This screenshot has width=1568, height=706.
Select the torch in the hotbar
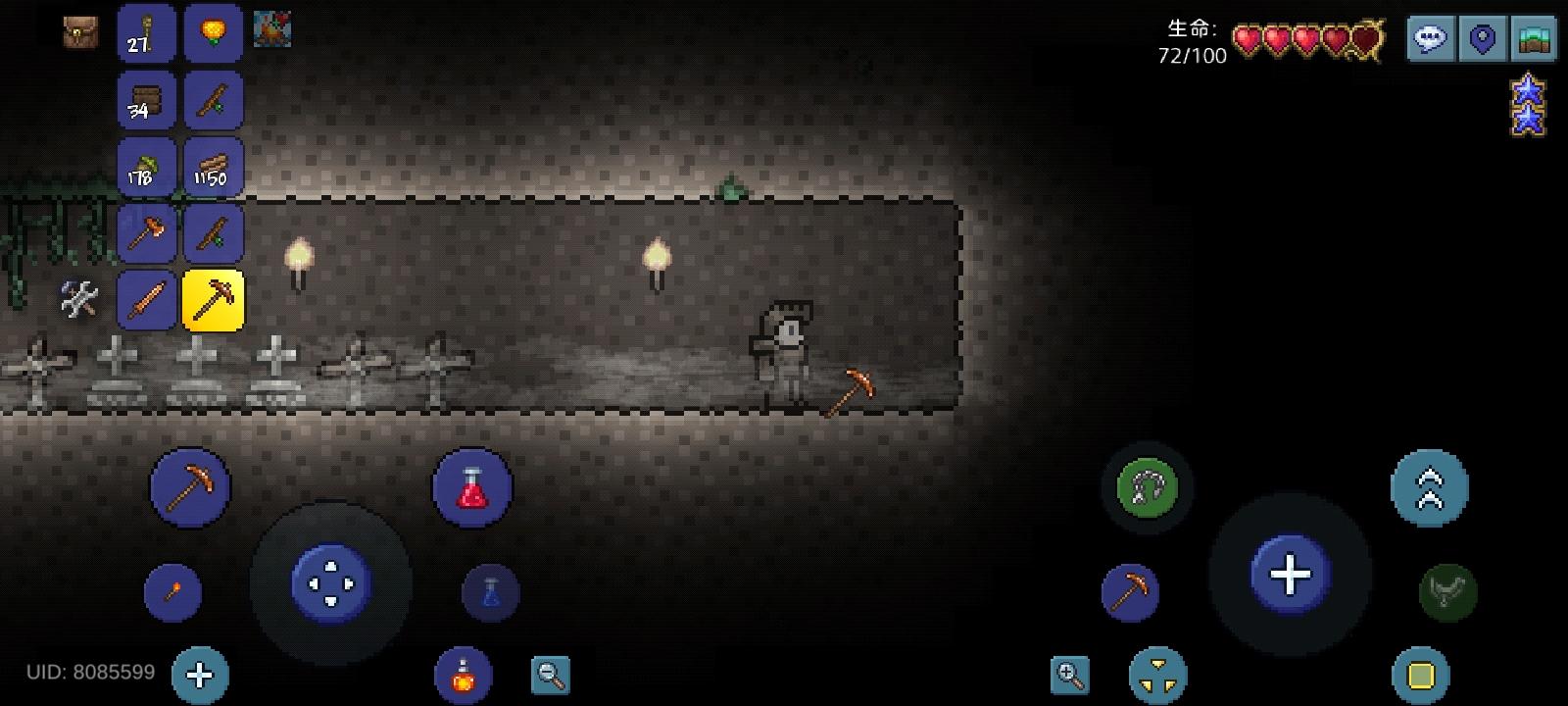[x=147, y=34]
